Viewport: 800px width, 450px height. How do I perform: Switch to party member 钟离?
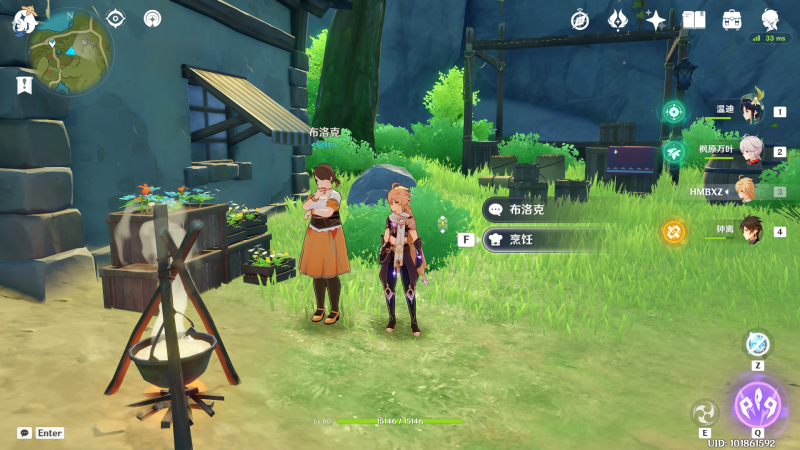[750, 230]
